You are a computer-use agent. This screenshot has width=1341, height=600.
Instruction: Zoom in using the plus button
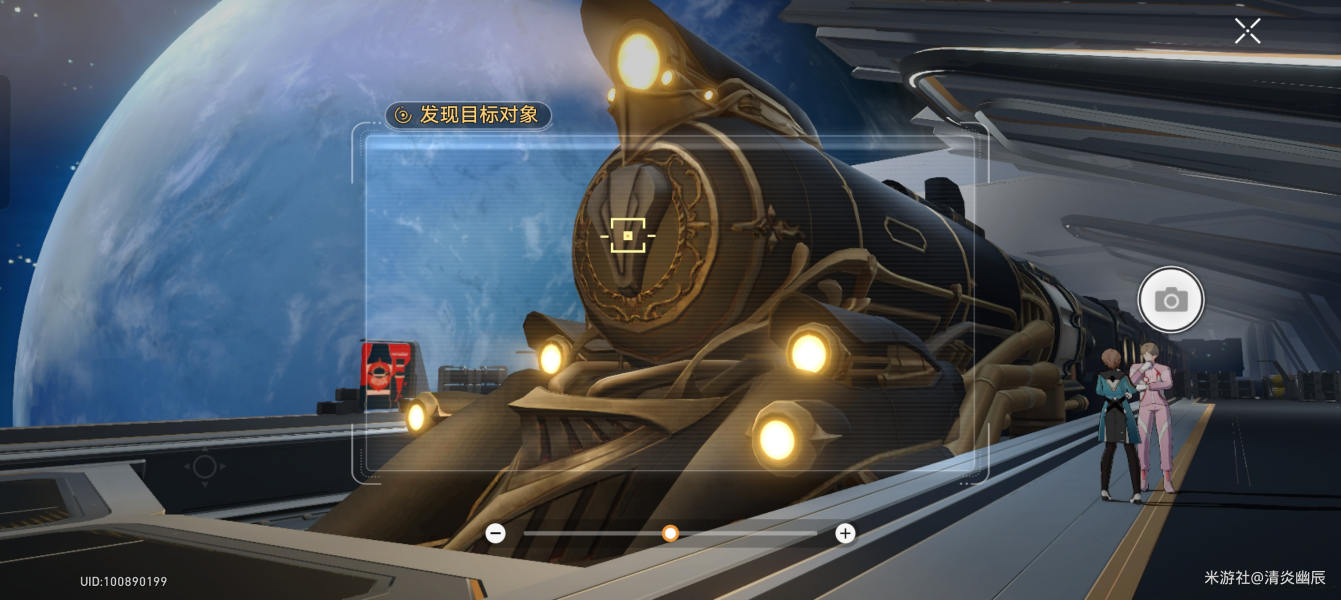[845, 533]
